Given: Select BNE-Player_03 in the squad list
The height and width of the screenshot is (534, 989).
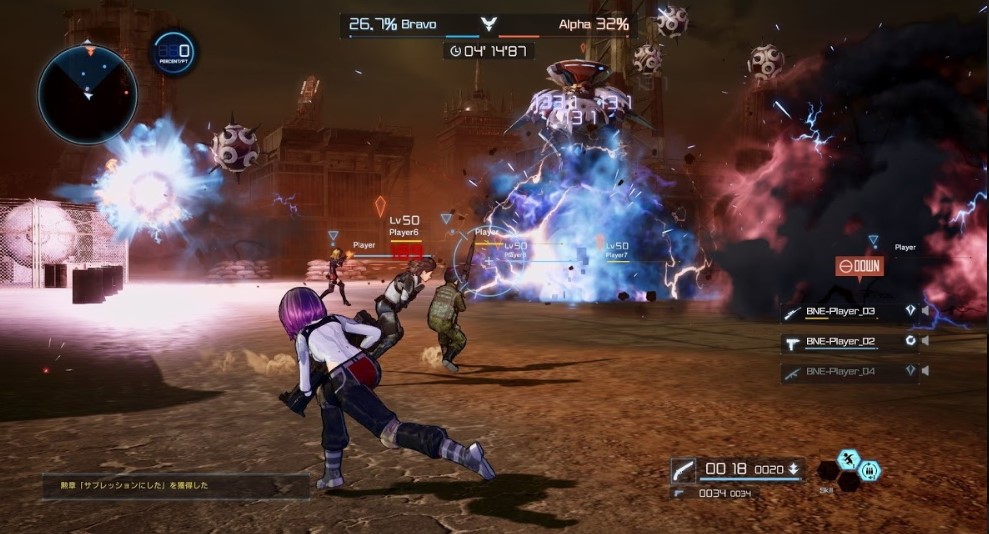Looking at the screenshot, I should 840,312.
